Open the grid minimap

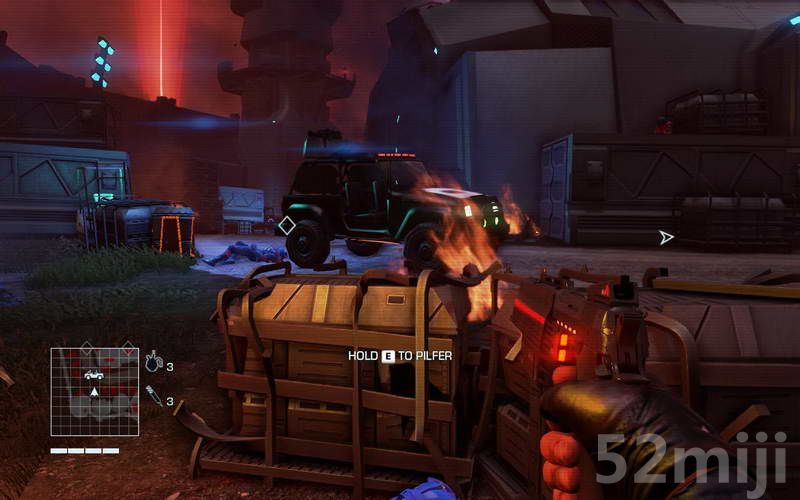[x=95, y=391]
